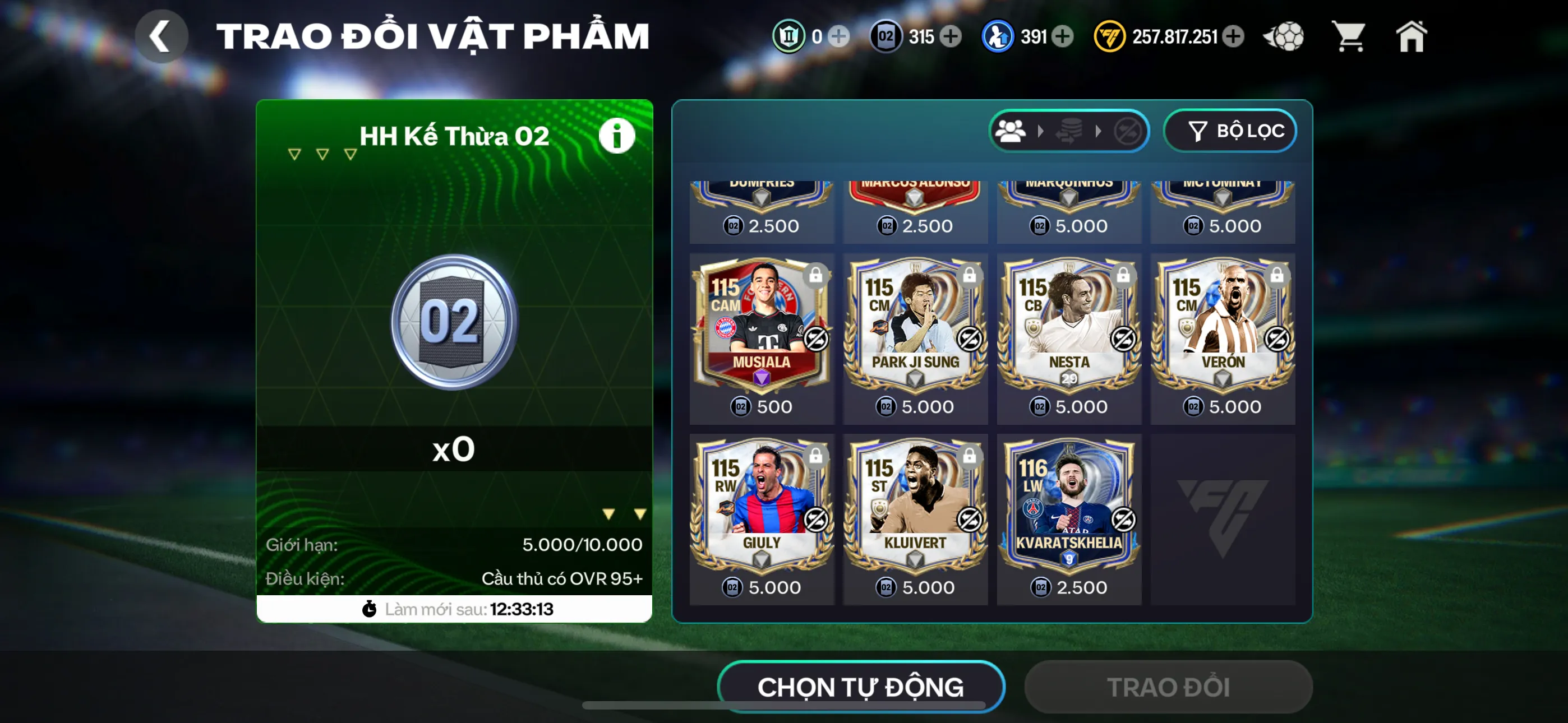This screenshot has width=1568, height=723.
Task: Open info for HH Kế Thừa 02 pack
Action: [617, 135]
